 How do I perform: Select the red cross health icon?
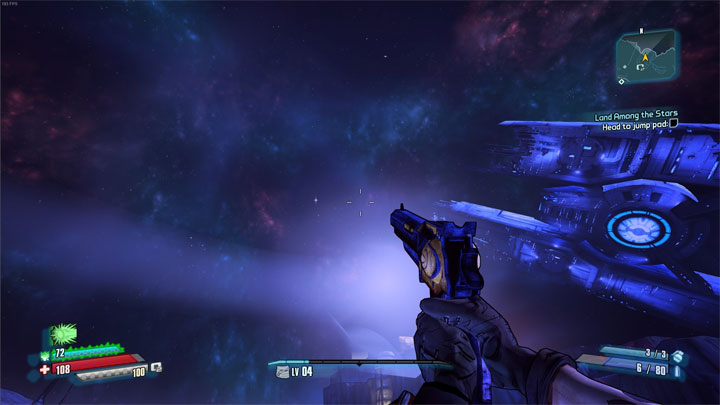pos(44,369)
